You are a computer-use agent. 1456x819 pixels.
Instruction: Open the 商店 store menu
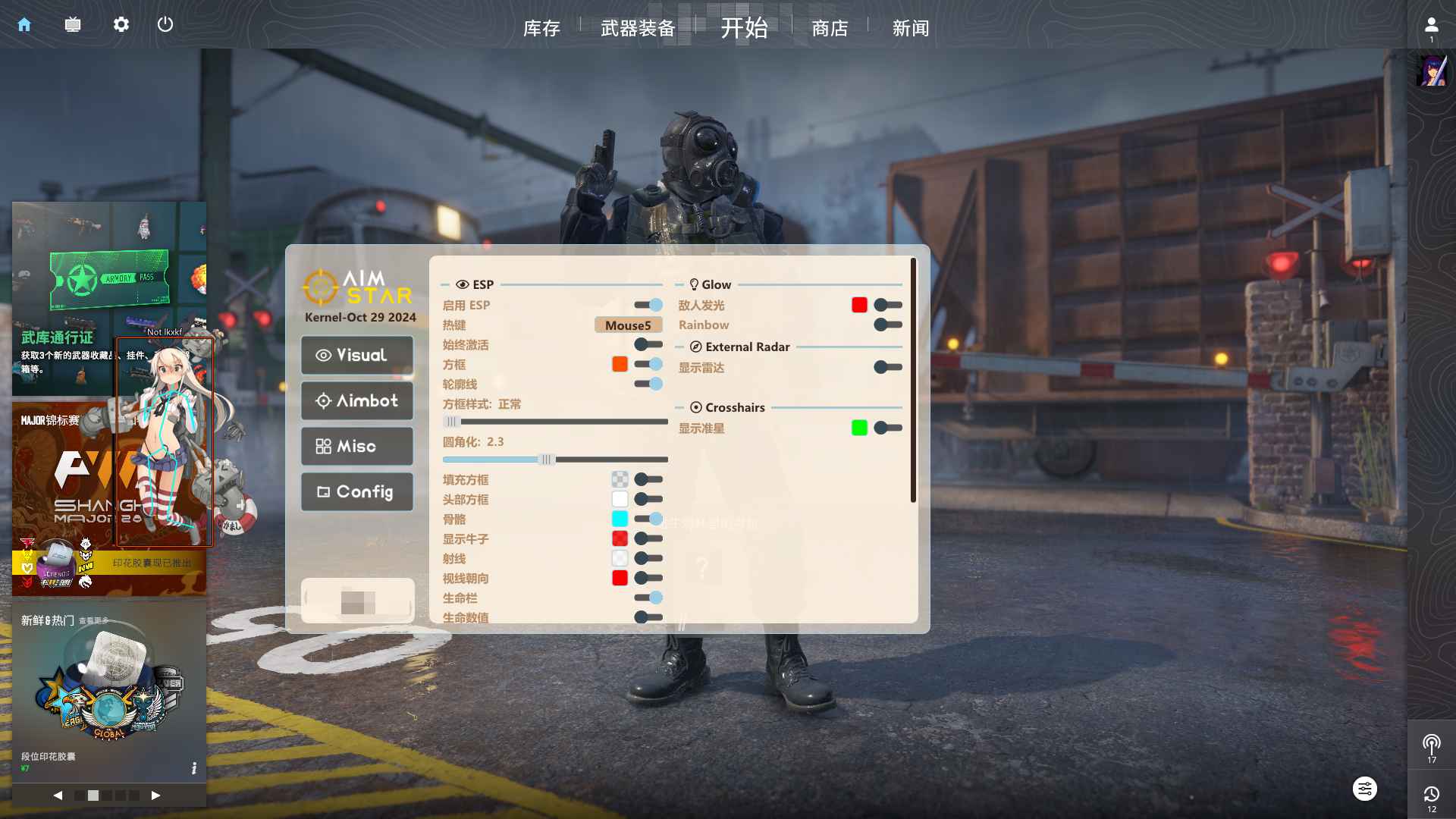830,28
